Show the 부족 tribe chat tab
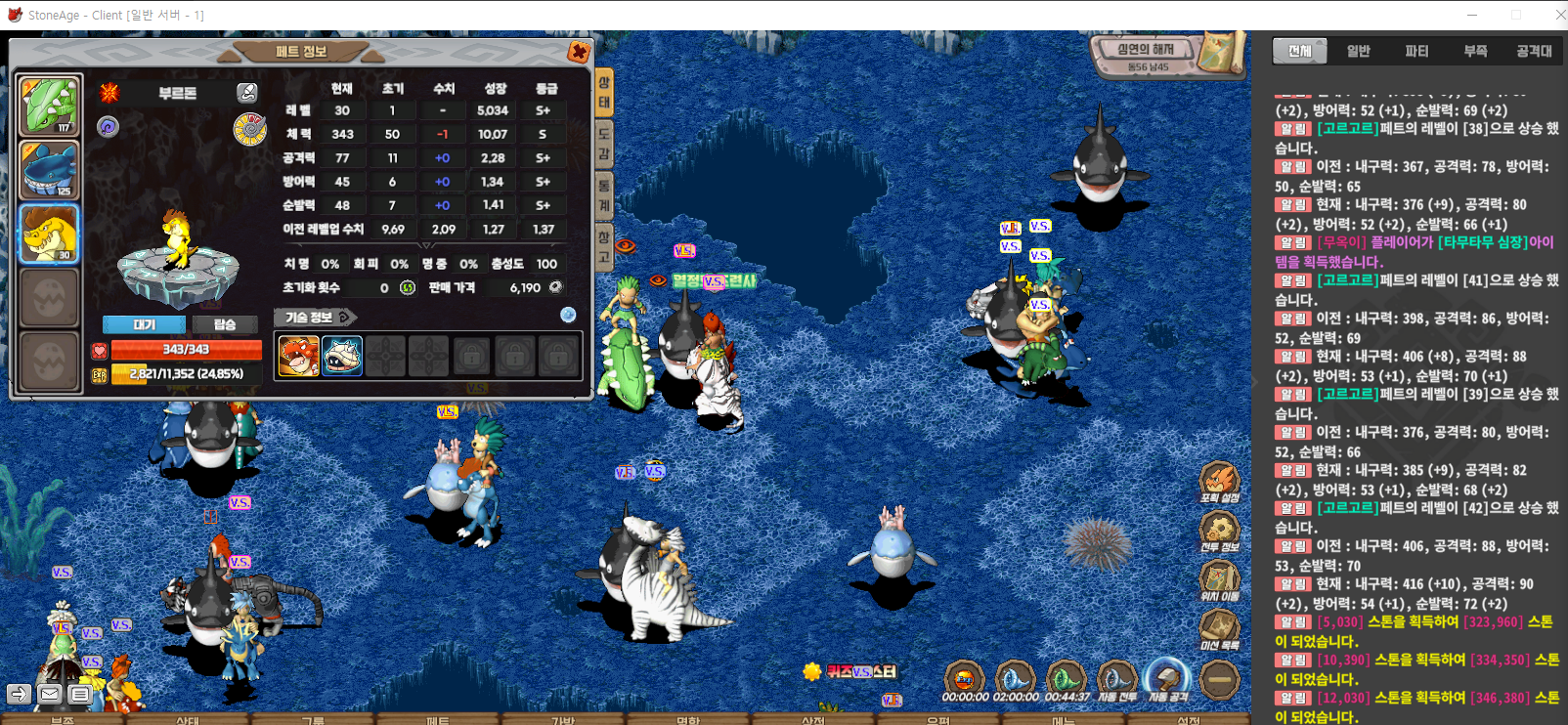1568x725 pixels. [x=1475, y=51]
